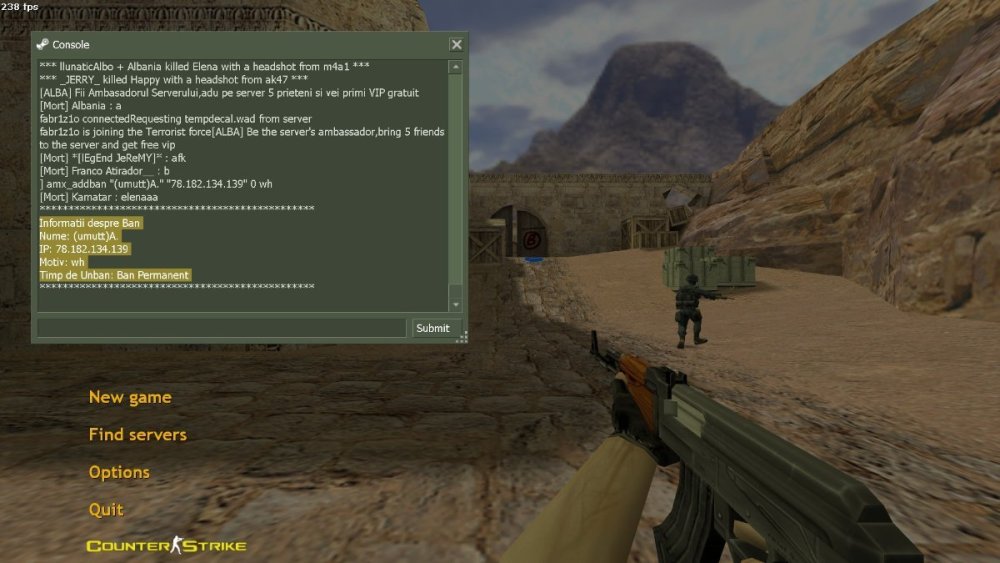The image size is (1000, 563).
Task: Submit the console command
Action: coord(433,328)
